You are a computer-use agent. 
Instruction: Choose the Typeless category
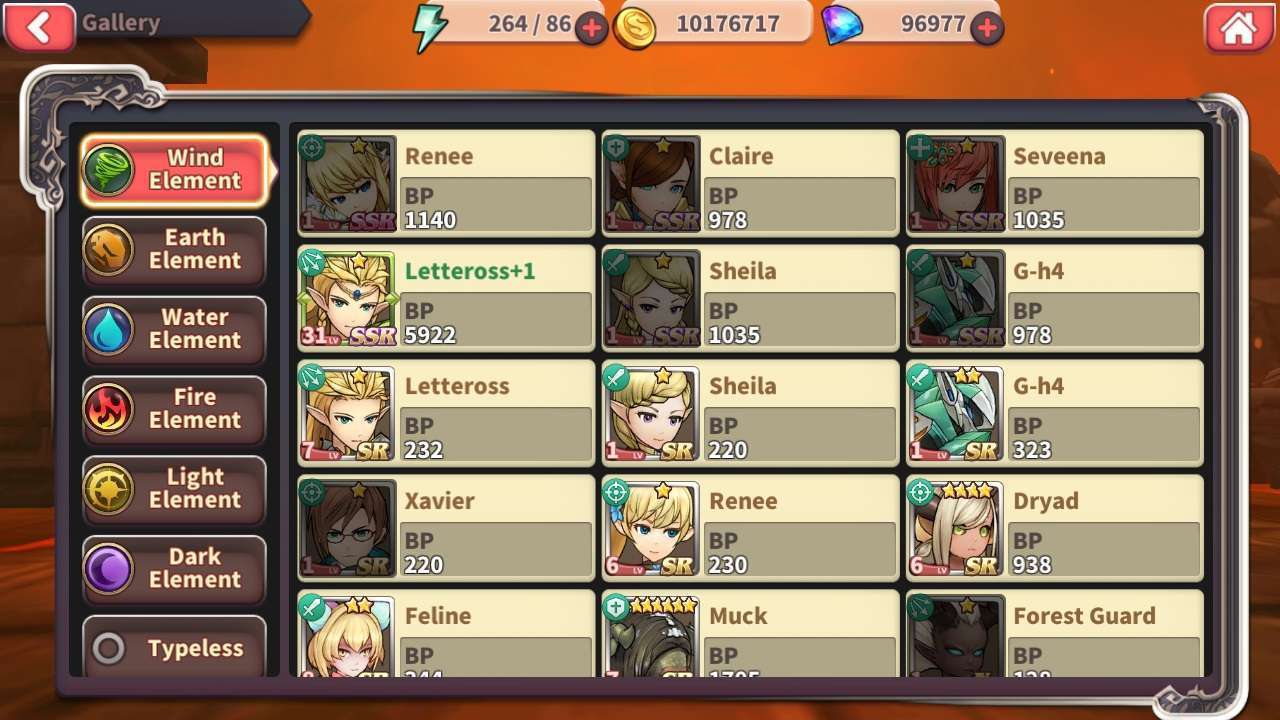(174, 648)
